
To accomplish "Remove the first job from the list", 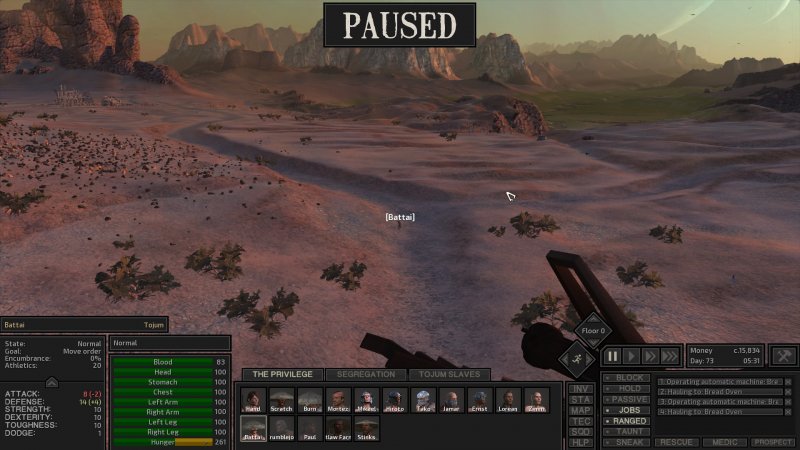I will [x=788, y=381].
